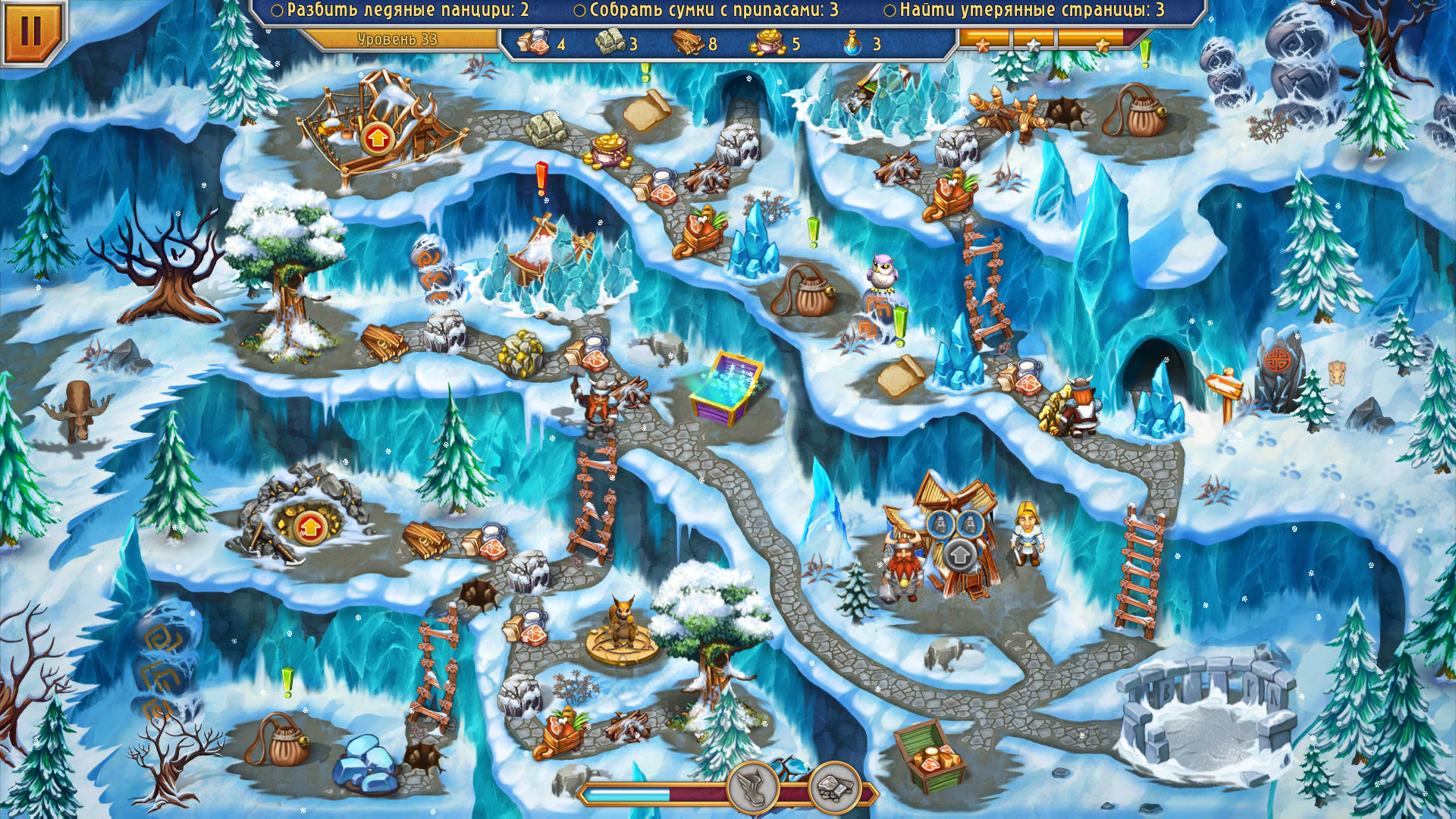Click the upgrade arrow on the sawmill camp
This screenshot has height=819, width=1456.
pyautogui.click(x=377, y=140)
